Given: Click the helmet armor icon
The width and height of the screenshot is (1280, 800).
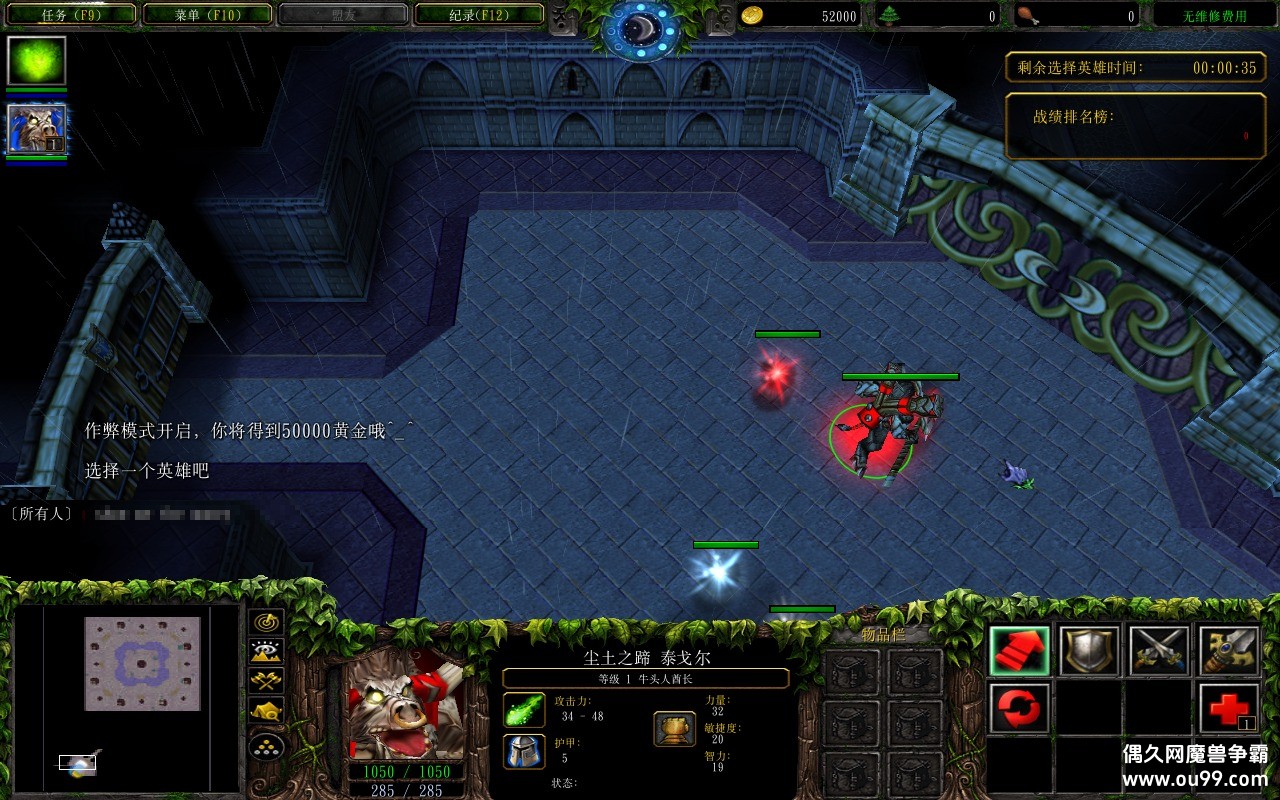Looking at the screenshot, I should click(524, 751).
